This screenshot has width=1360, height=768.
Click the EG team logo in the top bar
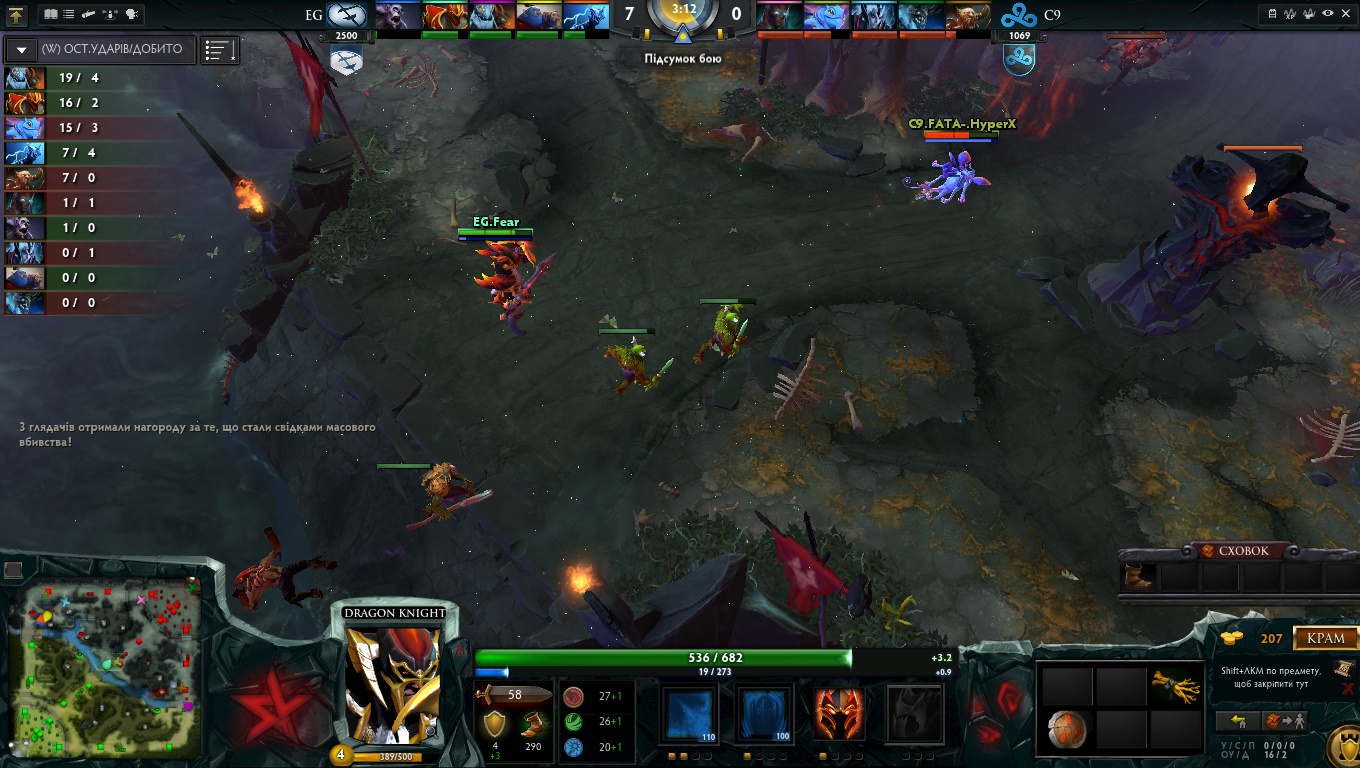tap(346, 15)
